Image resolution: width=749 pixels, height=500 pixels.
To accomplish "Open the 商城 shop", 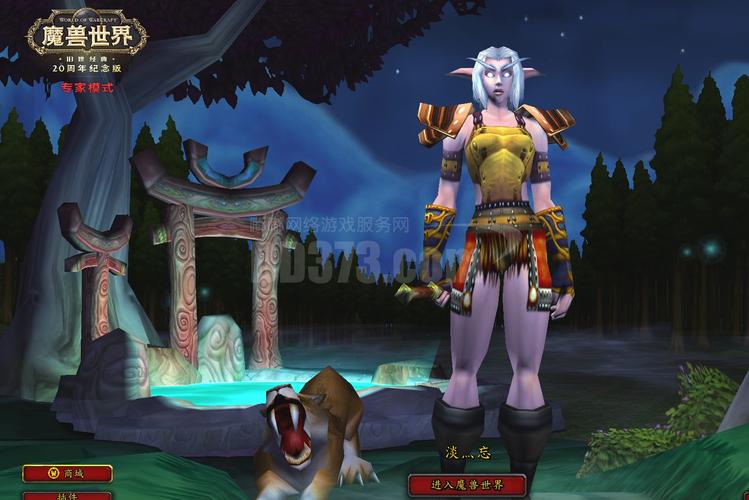I will tap(67, 473).
